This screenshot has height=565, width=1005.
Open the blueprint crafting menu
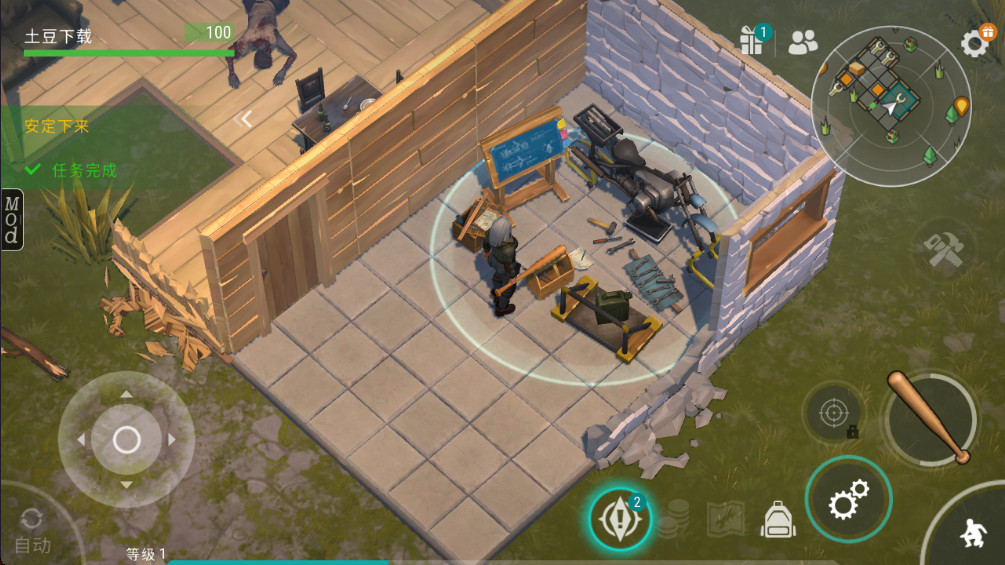pos(725,518)
